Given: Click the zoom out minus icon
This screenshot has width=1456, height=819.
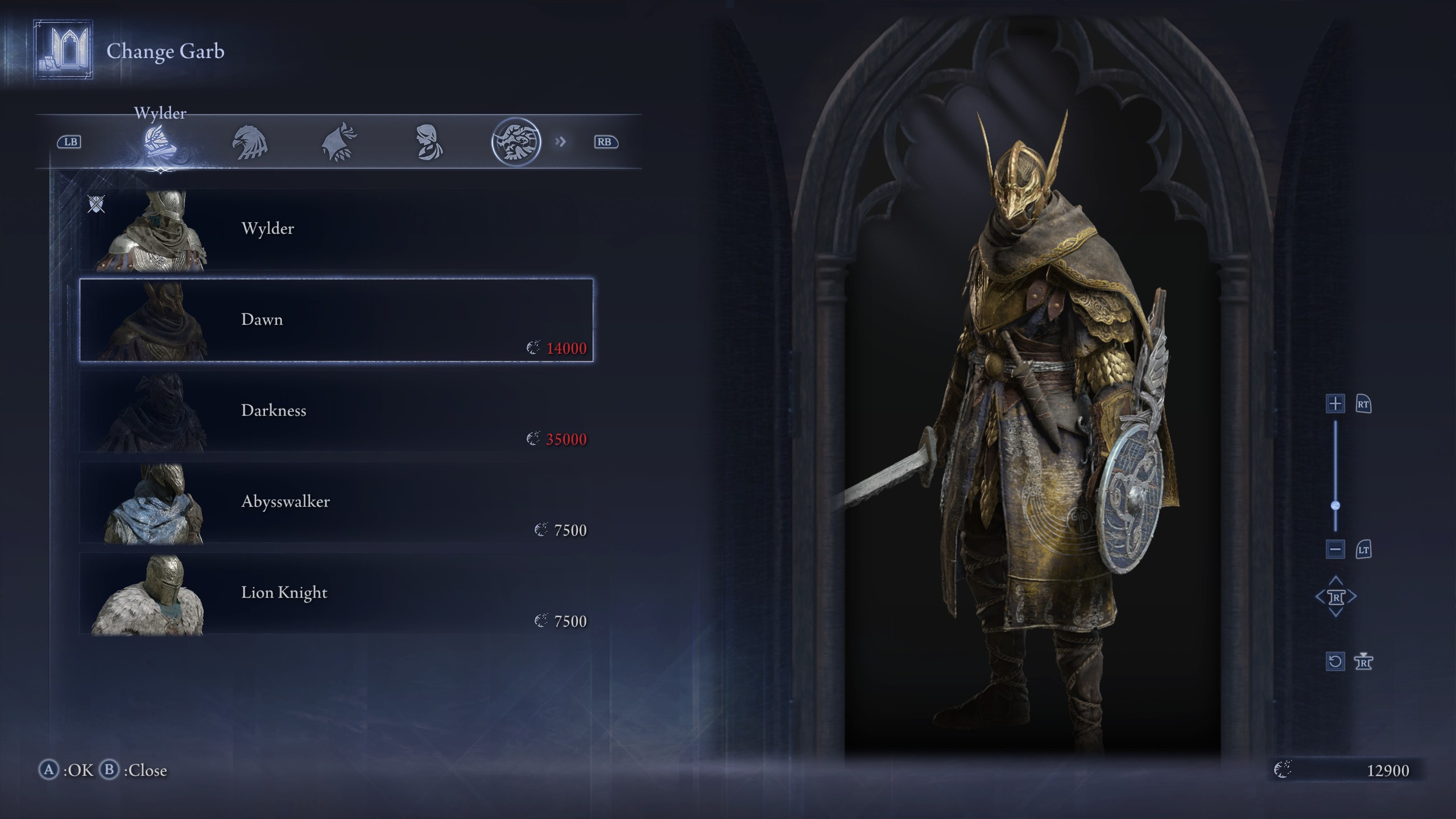Looking at the screenshot, I should (x=1335, y=549).
